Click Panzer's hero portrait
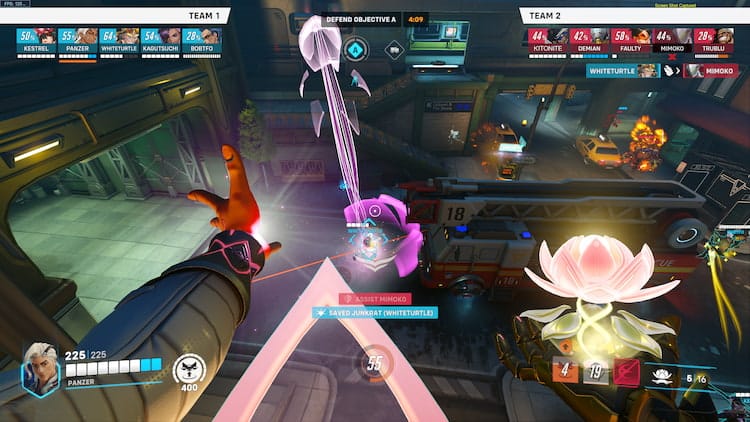Viewport: 750px width, 422px height. (40, 368)
